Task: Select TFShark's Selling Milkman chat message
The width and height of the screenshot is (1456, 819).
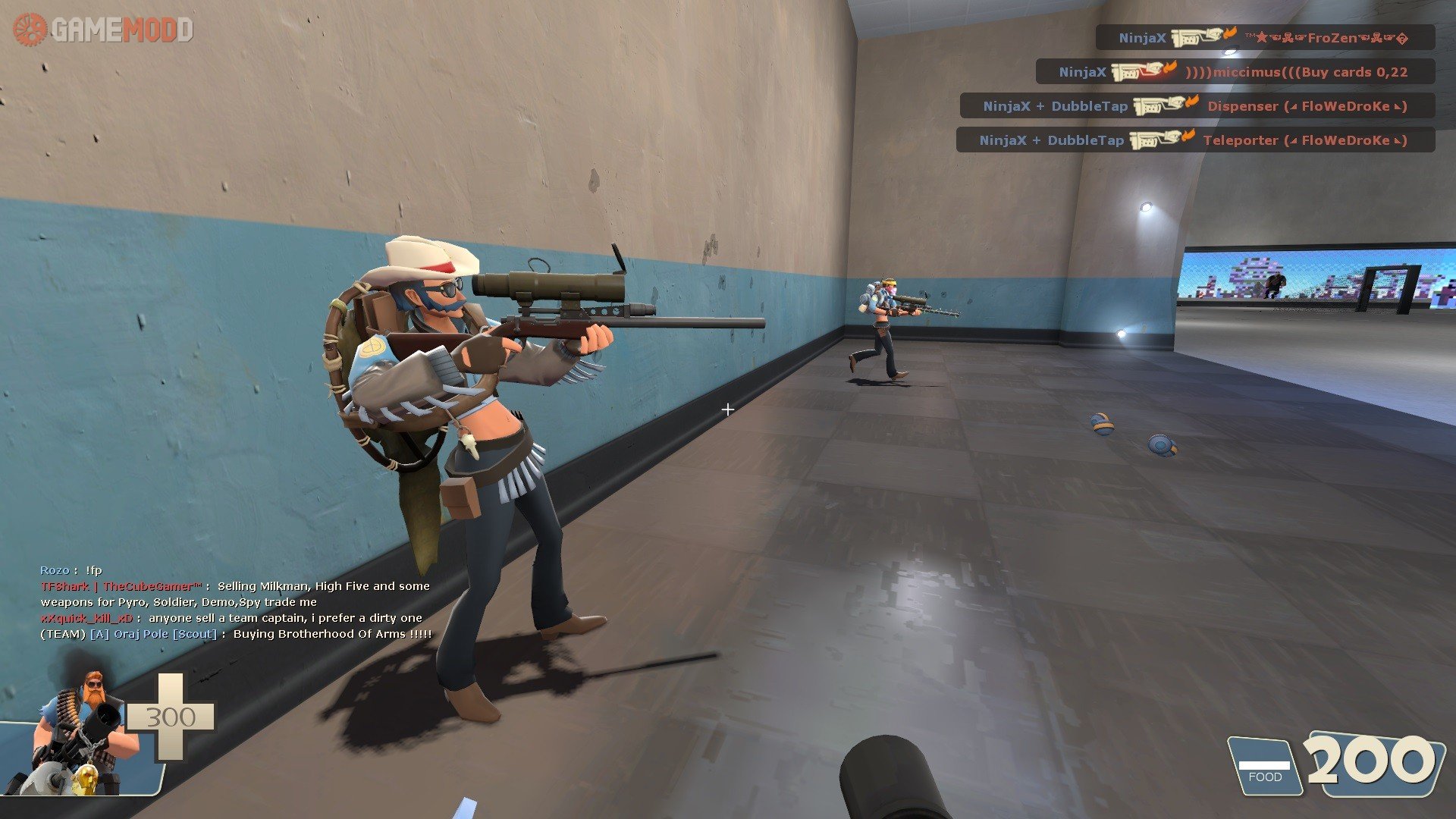Action: click(235, 594)
